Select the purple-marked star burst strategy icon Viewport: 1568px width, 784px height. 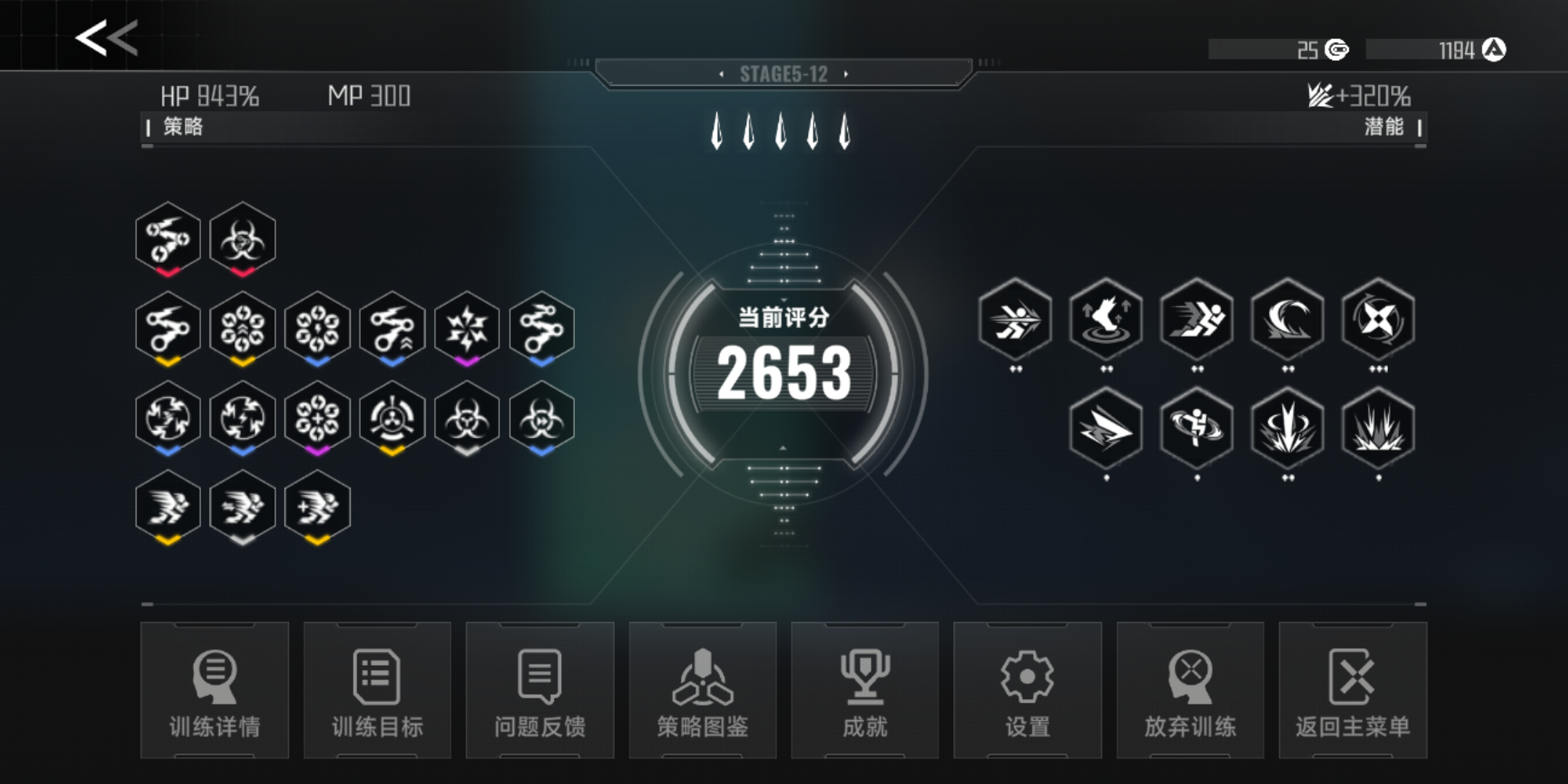[x=467, y=328]
